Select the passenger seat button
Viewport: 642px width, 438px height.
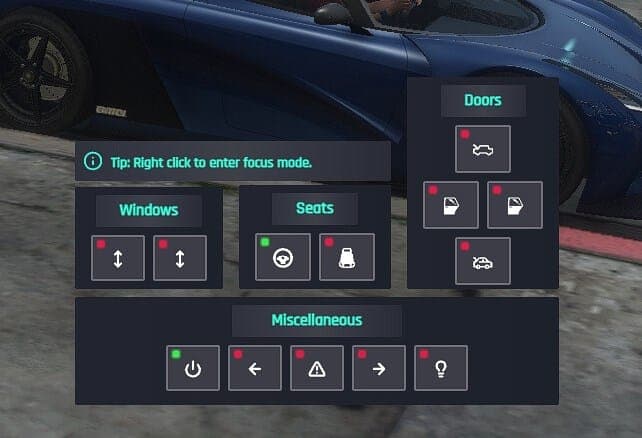pyautogui.click(x=346, y=258)
